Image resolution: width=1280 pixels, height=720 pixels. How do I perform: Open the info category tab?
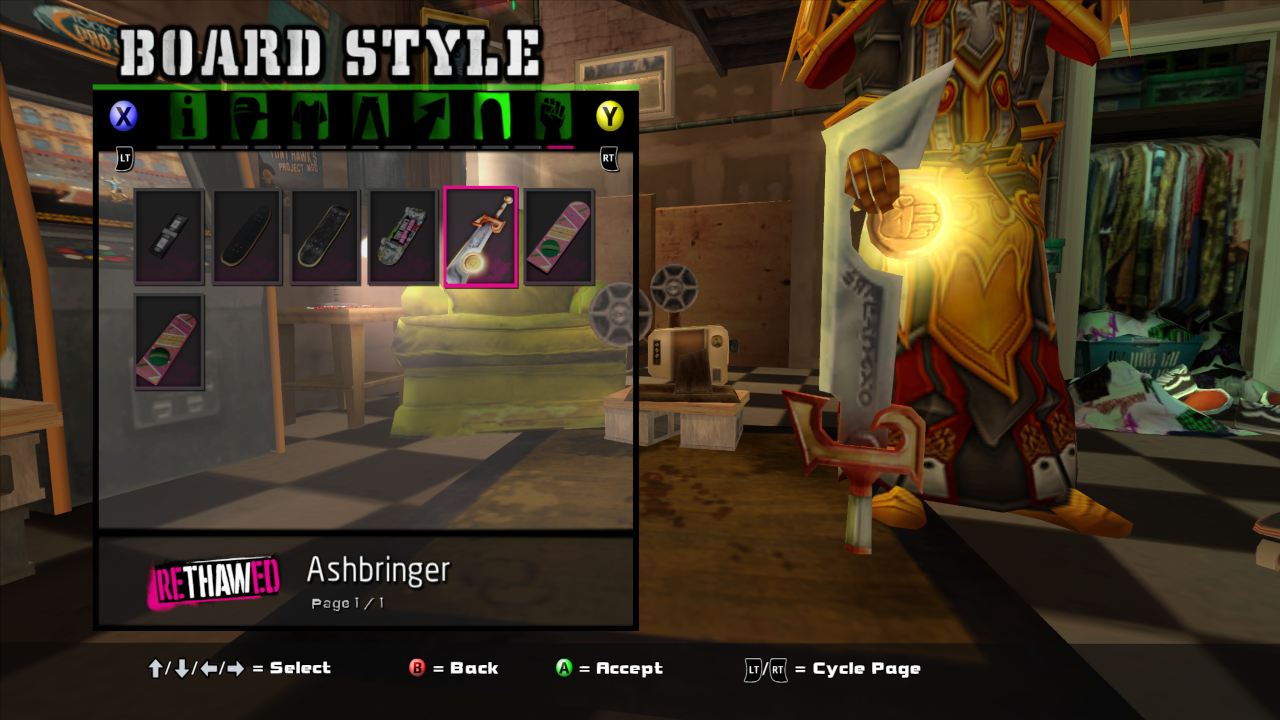pos(186,117)
